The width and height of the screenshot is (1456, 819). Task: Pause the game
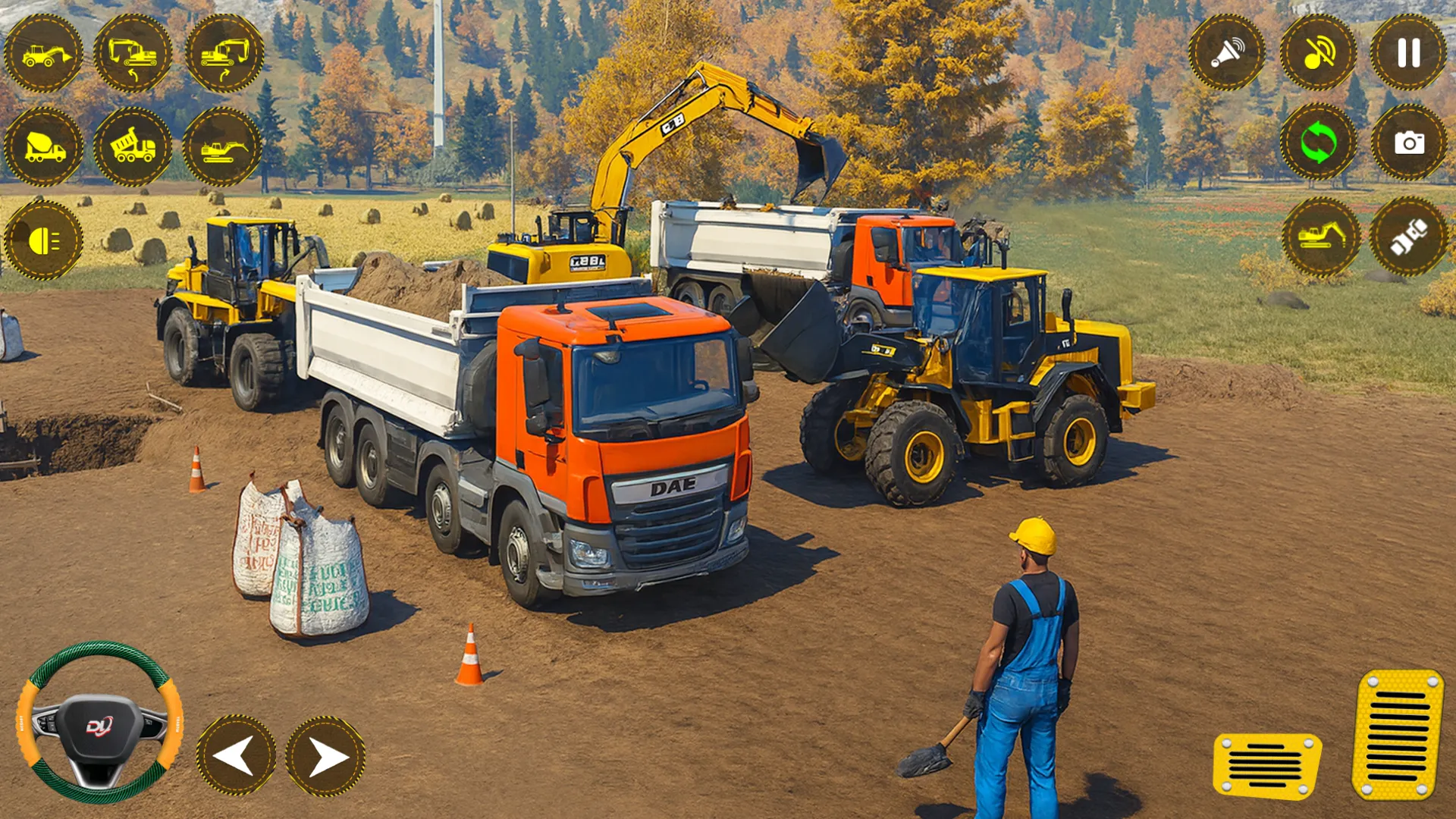coord(1408,53)
